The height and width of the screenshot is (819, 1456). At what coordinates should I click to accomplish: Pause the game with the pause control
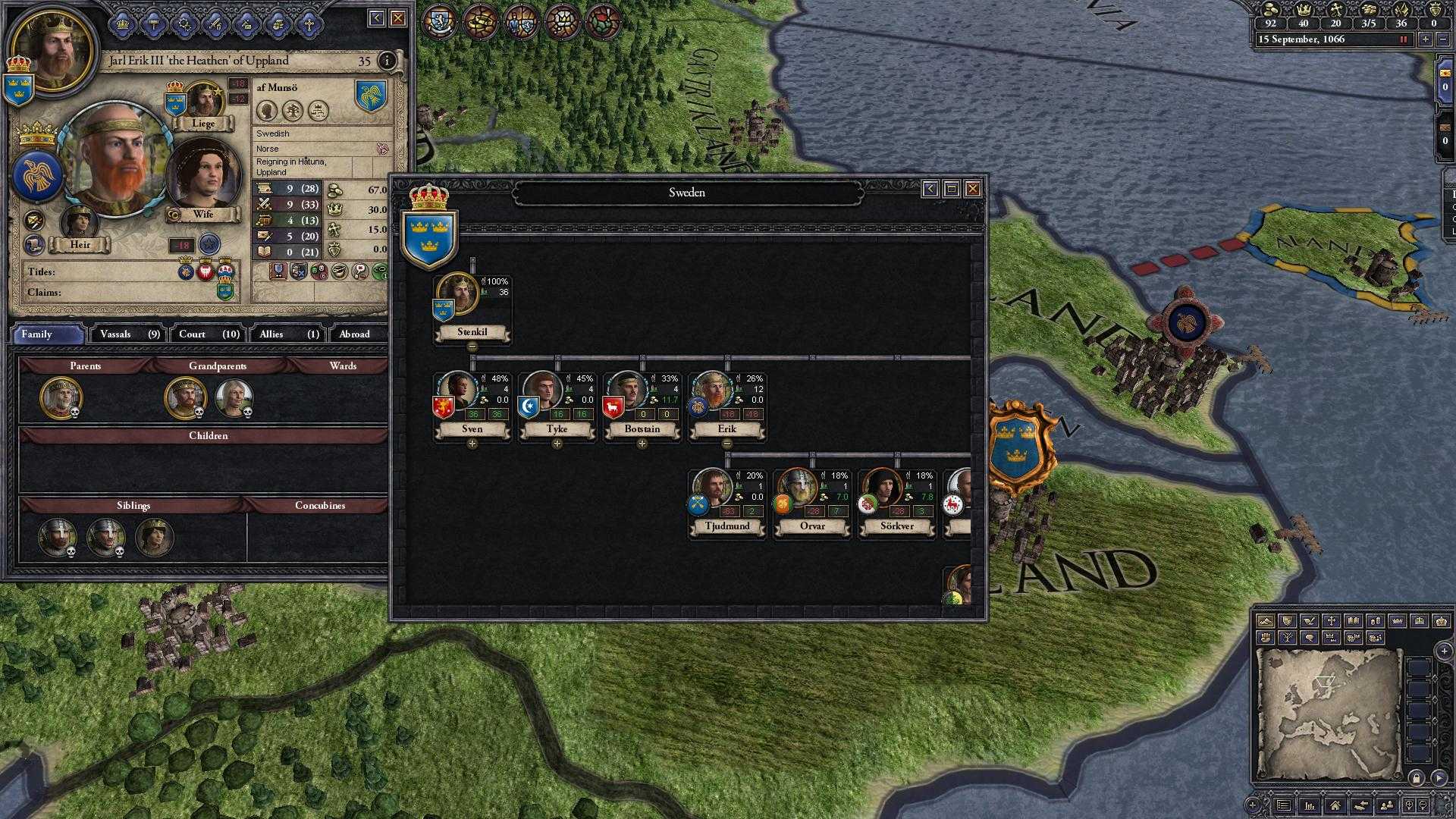pyautogui.click(x=1404, y=39)
